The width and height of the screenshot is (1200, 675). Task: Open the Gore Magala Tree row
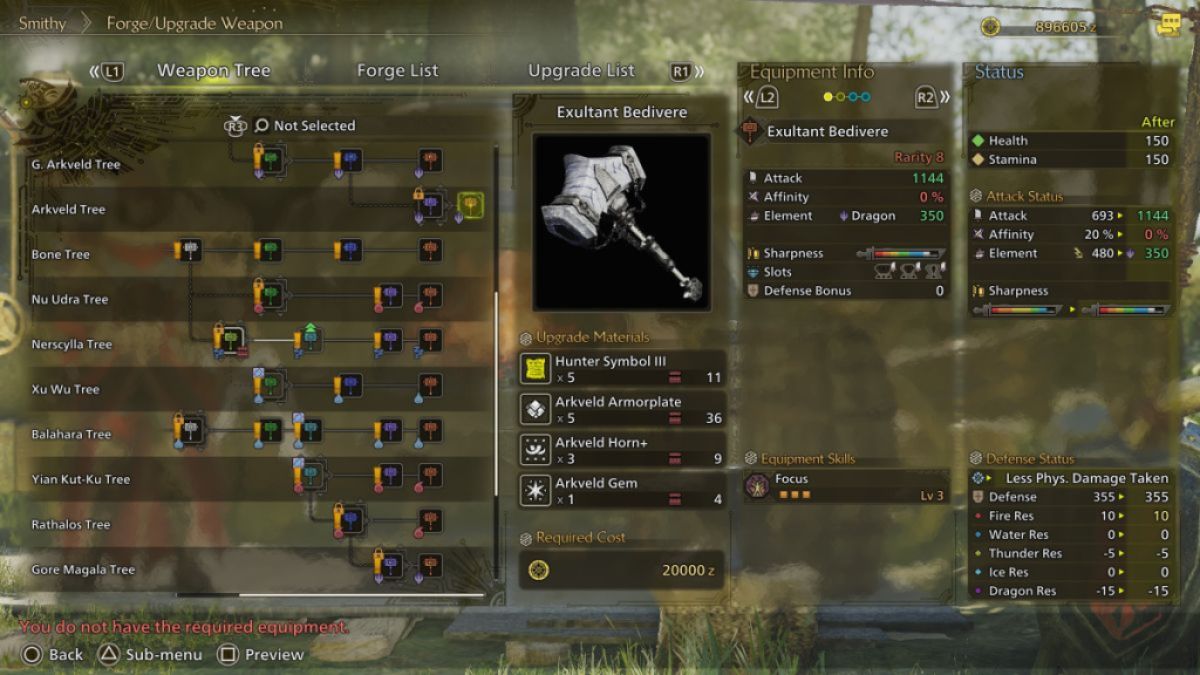(x=83, y=570)
